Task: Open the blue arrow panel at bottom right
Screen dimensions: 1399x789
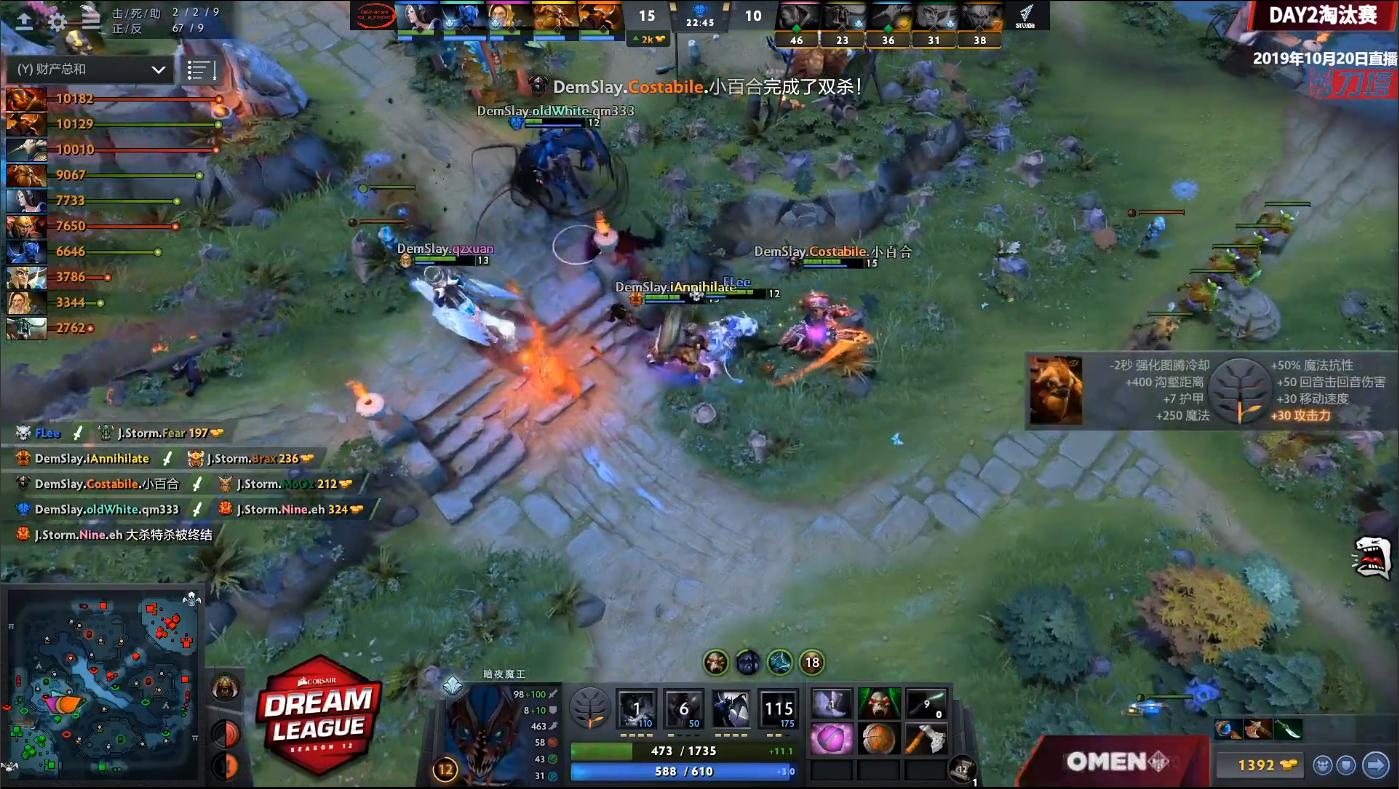Action: pyautogui.click(x=1375, y=763)
